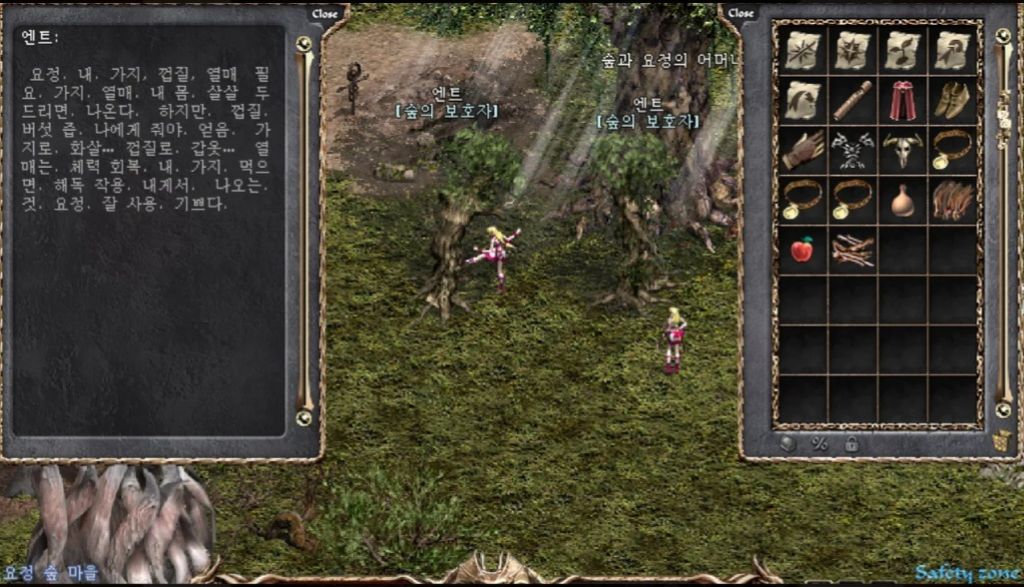Click the inventory scrollbar's down arrow
The height and width of the screenshot is (587, 1024).
tap(1003, 410)
